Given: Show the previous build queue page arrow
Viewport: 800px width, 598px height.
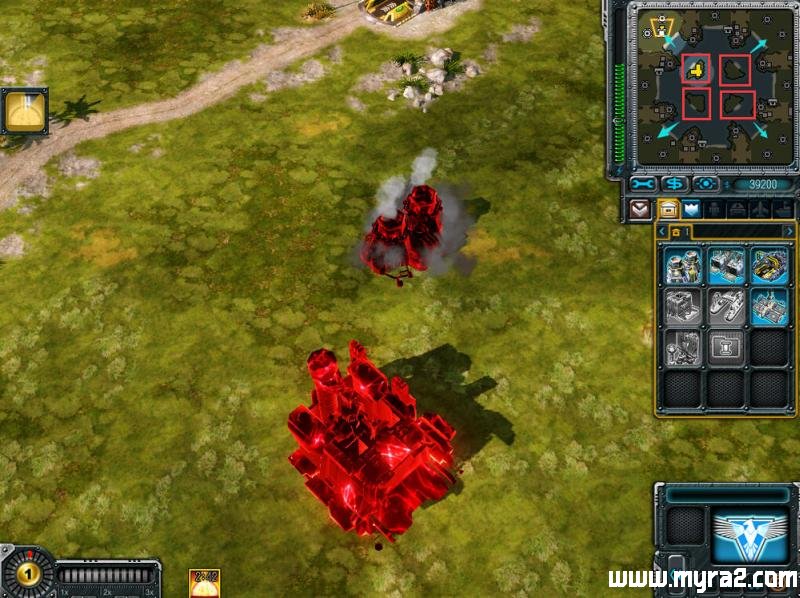Looking at the screenshot, I should pos(662,232).
